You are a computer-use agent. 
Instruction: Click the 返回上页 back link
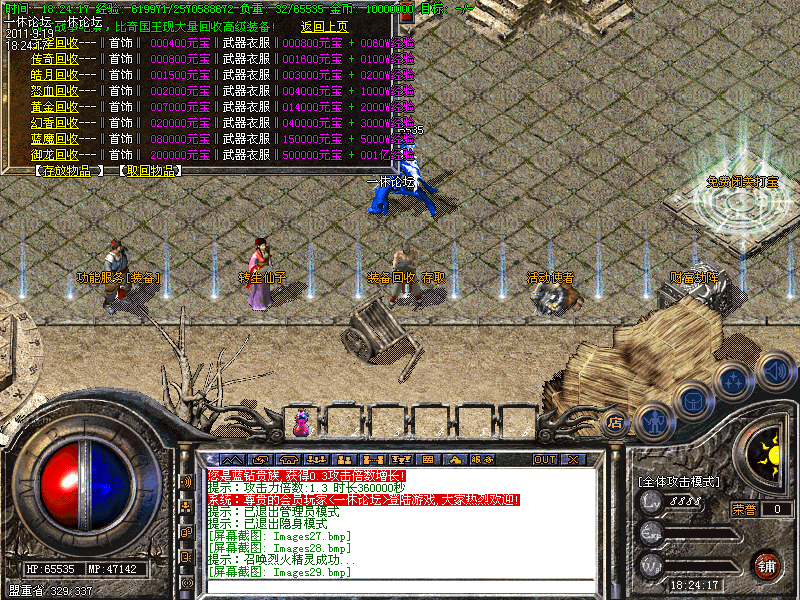tap(325, 27)
